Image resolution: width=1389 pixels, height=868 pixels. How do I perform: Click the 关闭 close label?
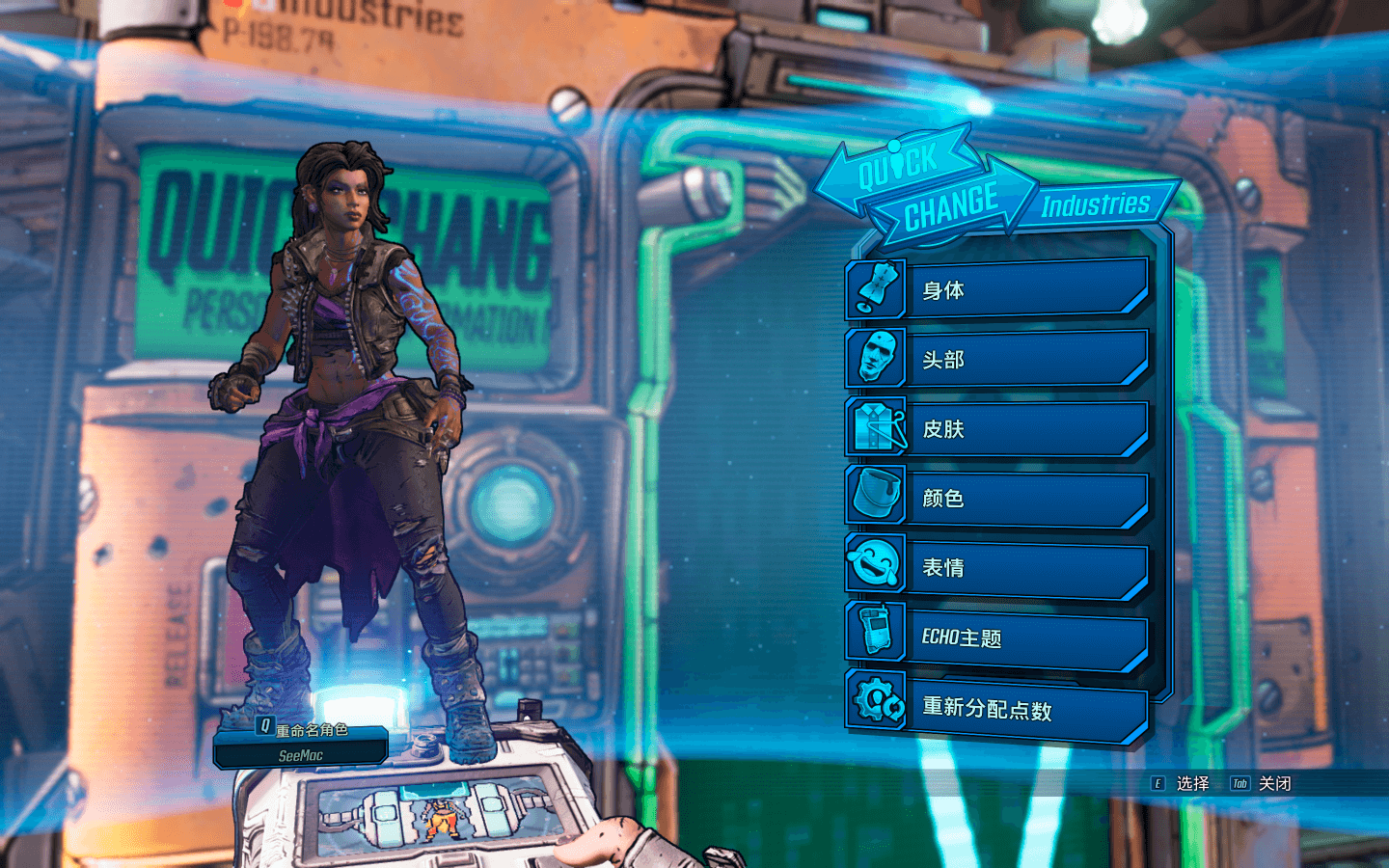click(x=1273, y=783)
